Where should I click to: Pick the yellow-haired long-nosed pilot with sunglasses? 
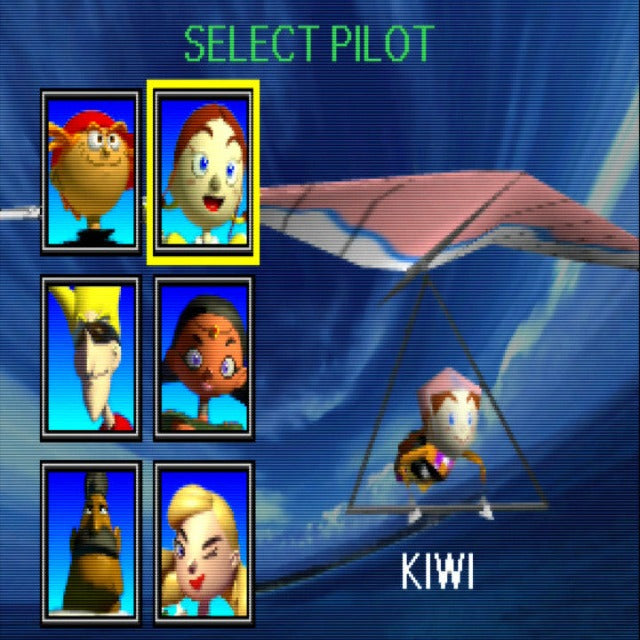(x=90, y=358)
